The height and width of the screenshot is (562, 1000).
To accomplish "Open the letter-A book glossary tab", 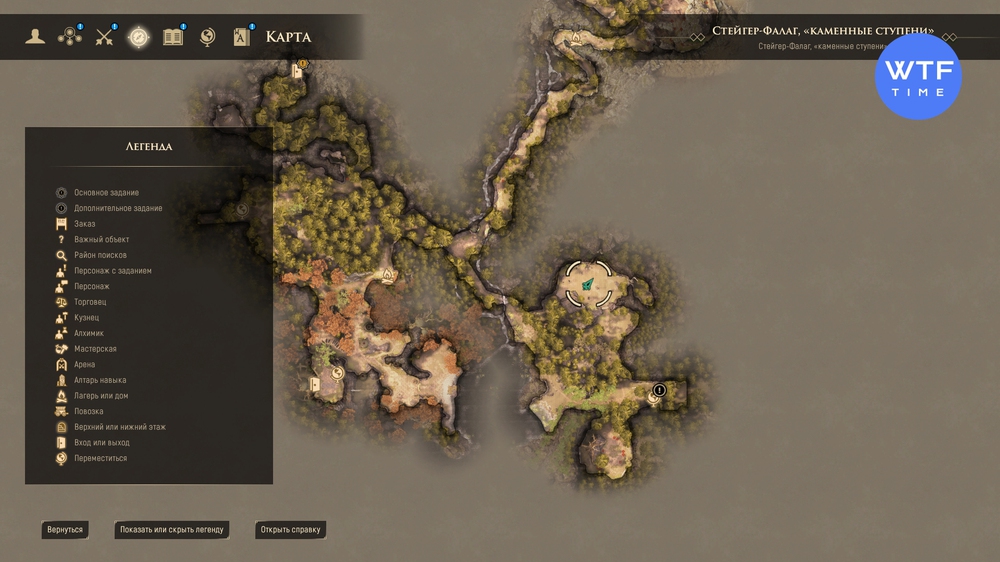I will point(242,37).
